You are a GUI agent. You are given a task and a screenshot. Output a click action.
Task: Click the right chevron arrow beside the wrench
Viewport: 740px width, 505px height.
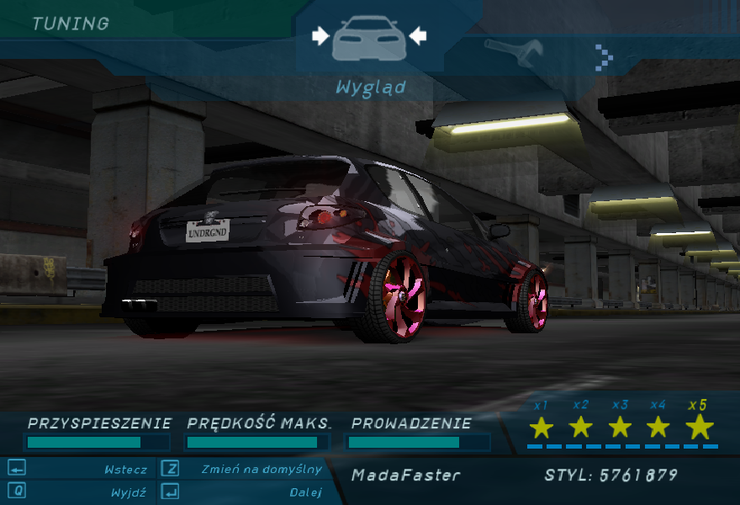click(x=602, y=56)
